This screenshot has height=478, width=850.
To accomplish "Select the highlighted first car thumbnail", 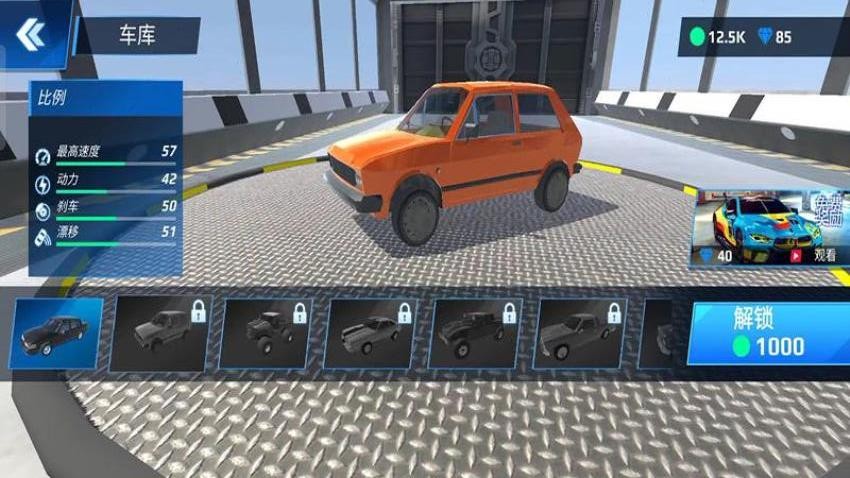I will coord(58,333).
